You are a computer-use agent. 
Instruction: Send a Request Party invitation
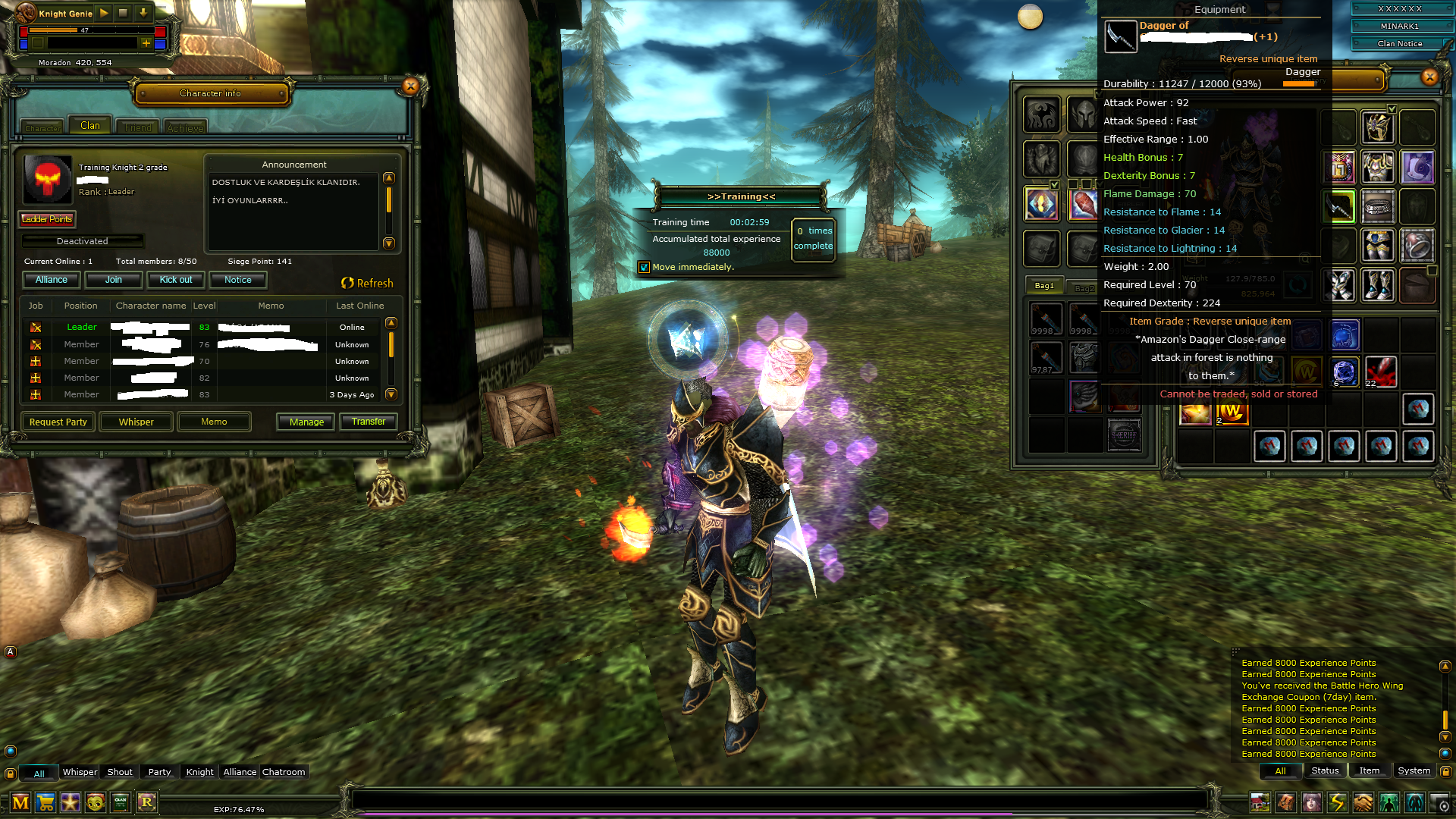(x=58, y=422)
